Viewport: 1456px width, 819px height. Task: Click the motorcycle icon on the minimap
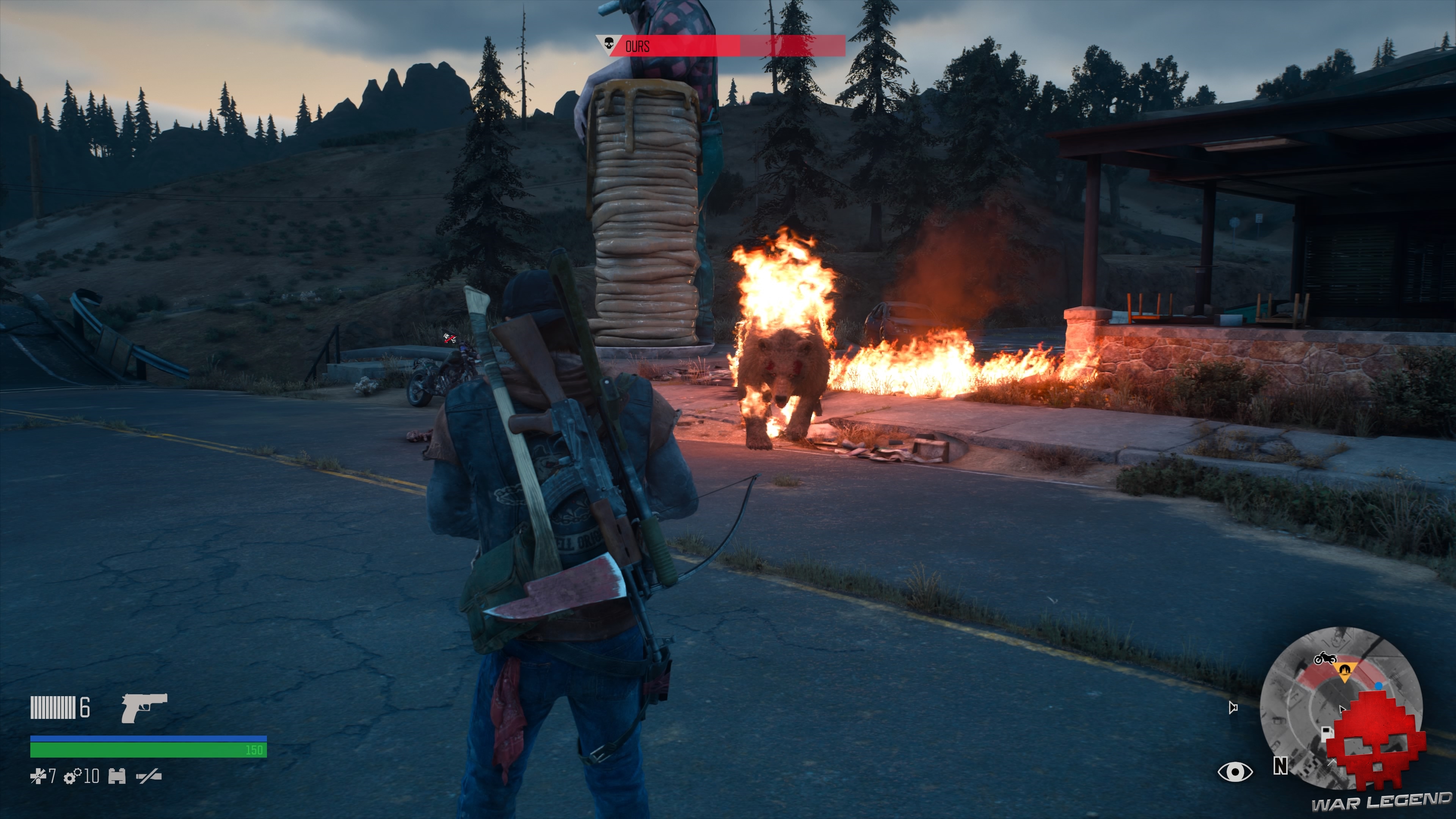(x=1326, y=659)
